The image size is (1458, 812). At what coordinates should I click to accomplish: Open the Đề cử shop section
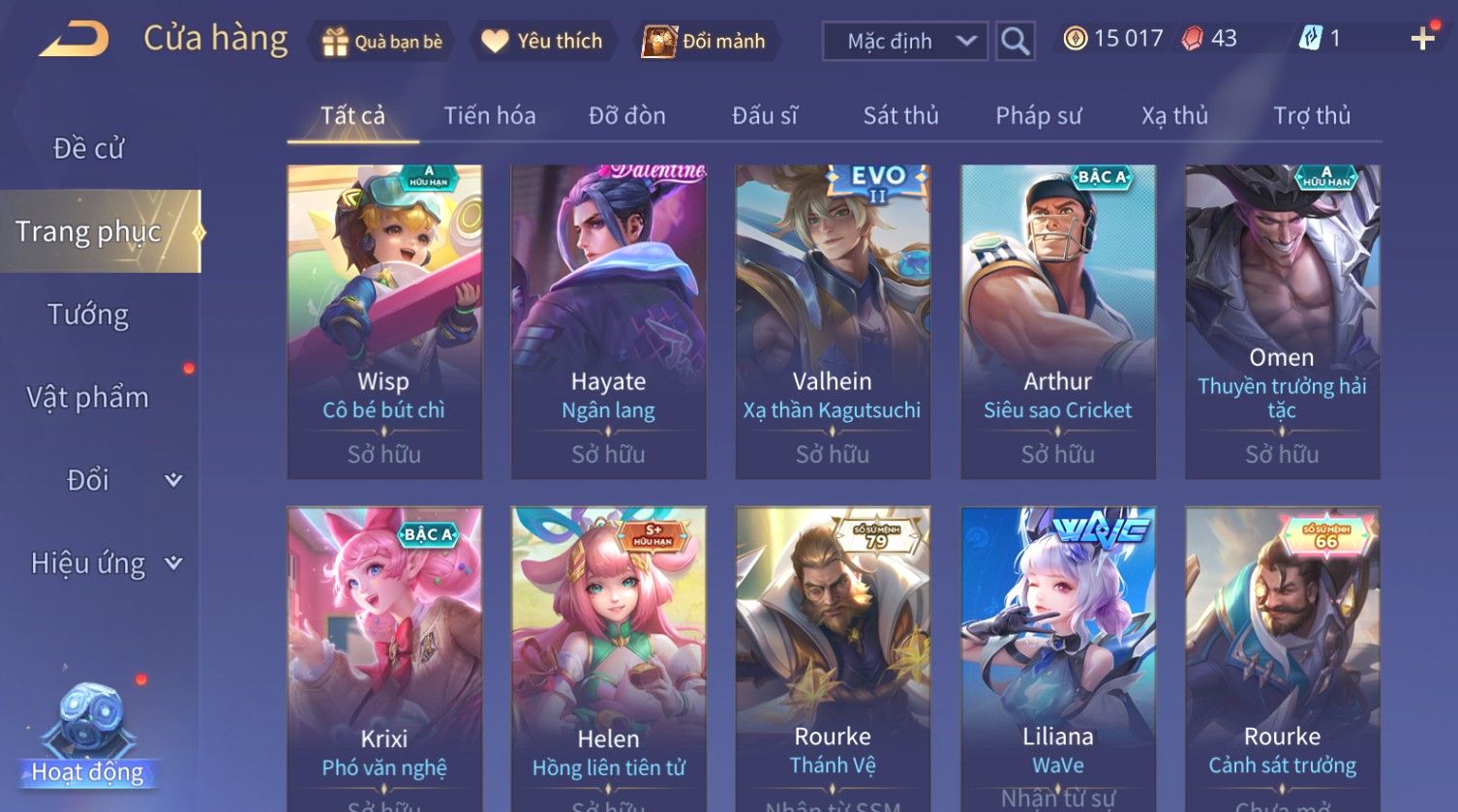88,148
